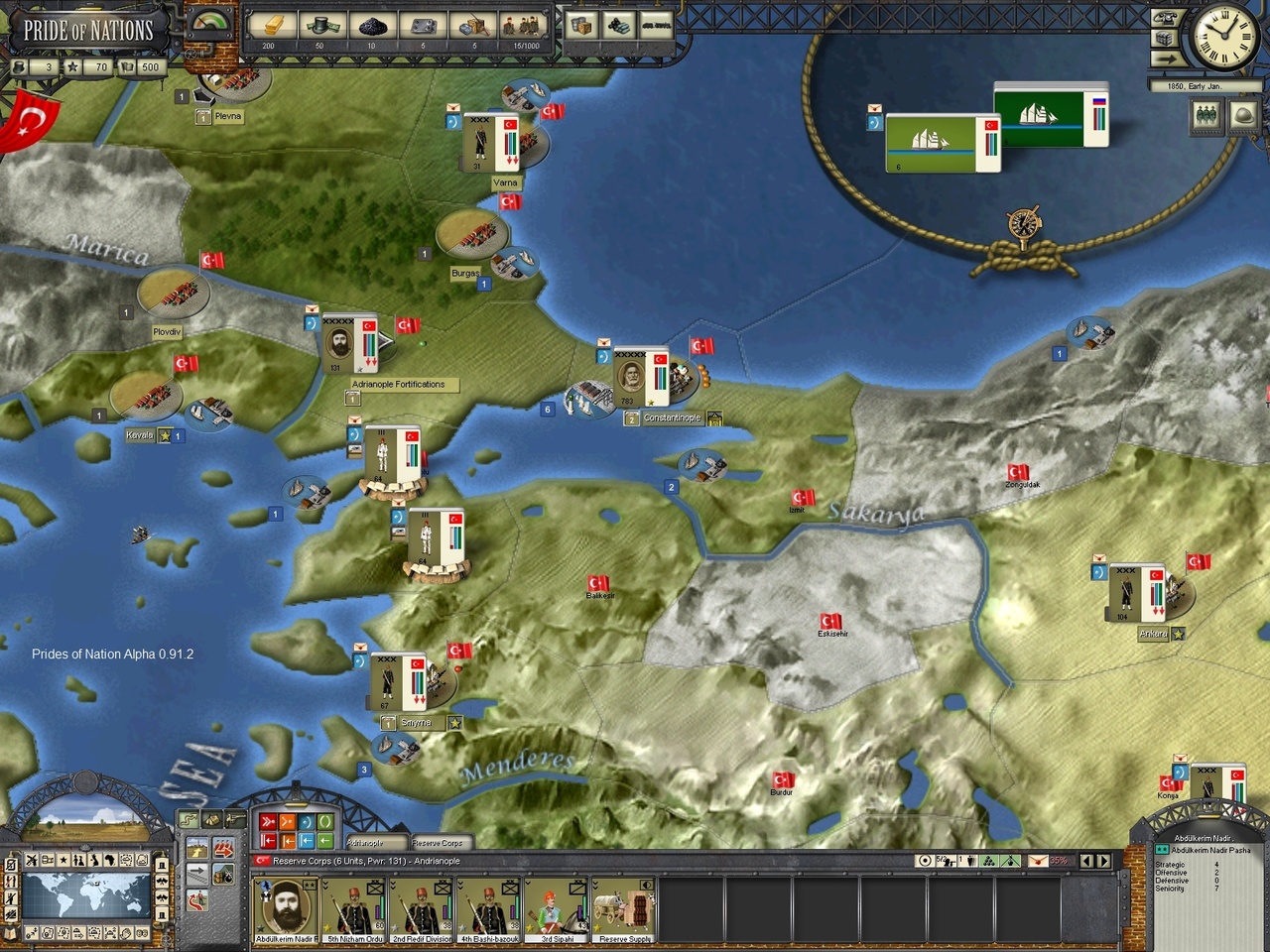Open the telephone icon near the clock
Viewport: 1270px width, 952px height.
click(1164, 19)
